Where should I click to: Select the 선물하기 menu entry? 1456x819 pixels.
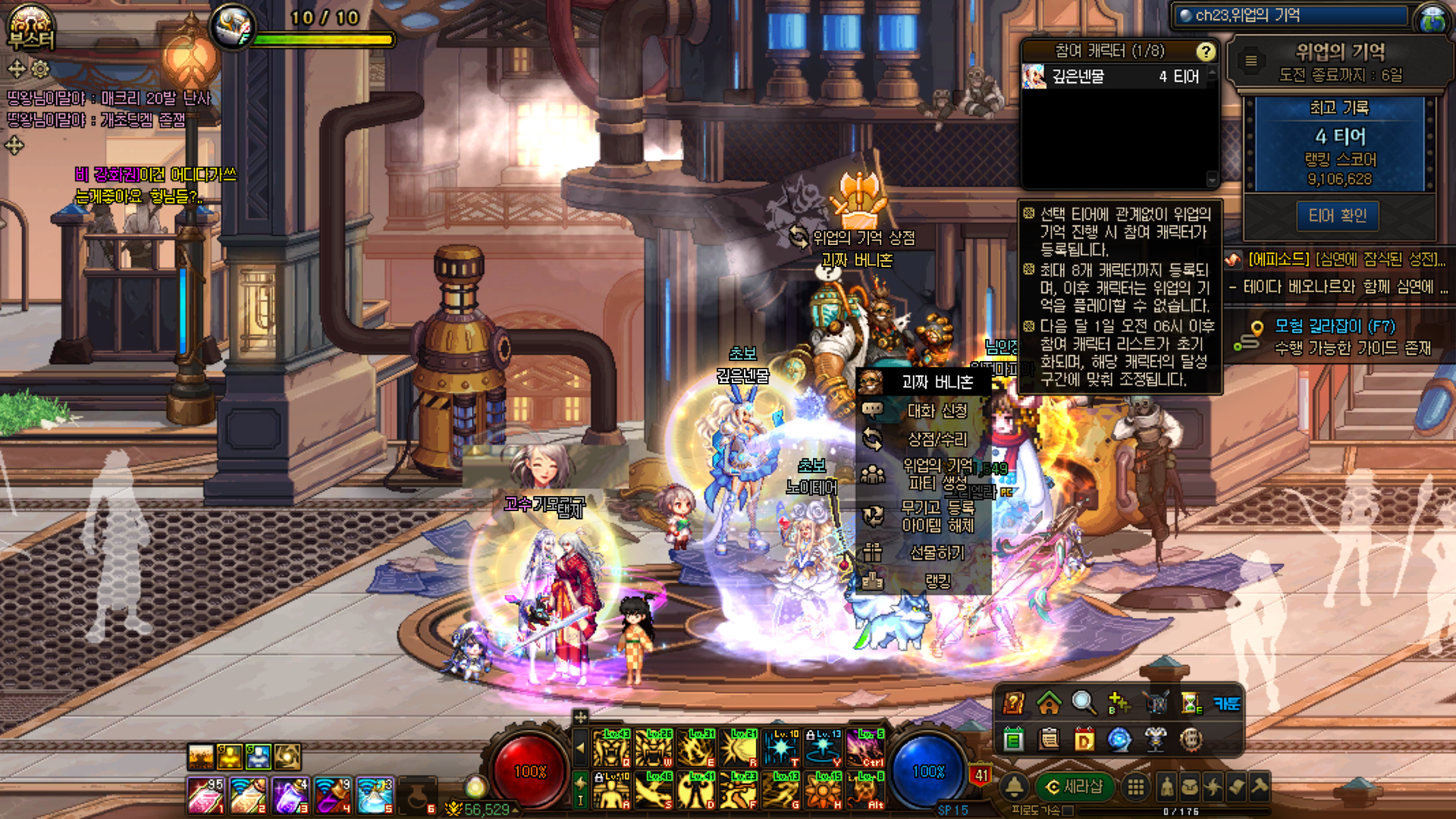[x=937, y=553]
